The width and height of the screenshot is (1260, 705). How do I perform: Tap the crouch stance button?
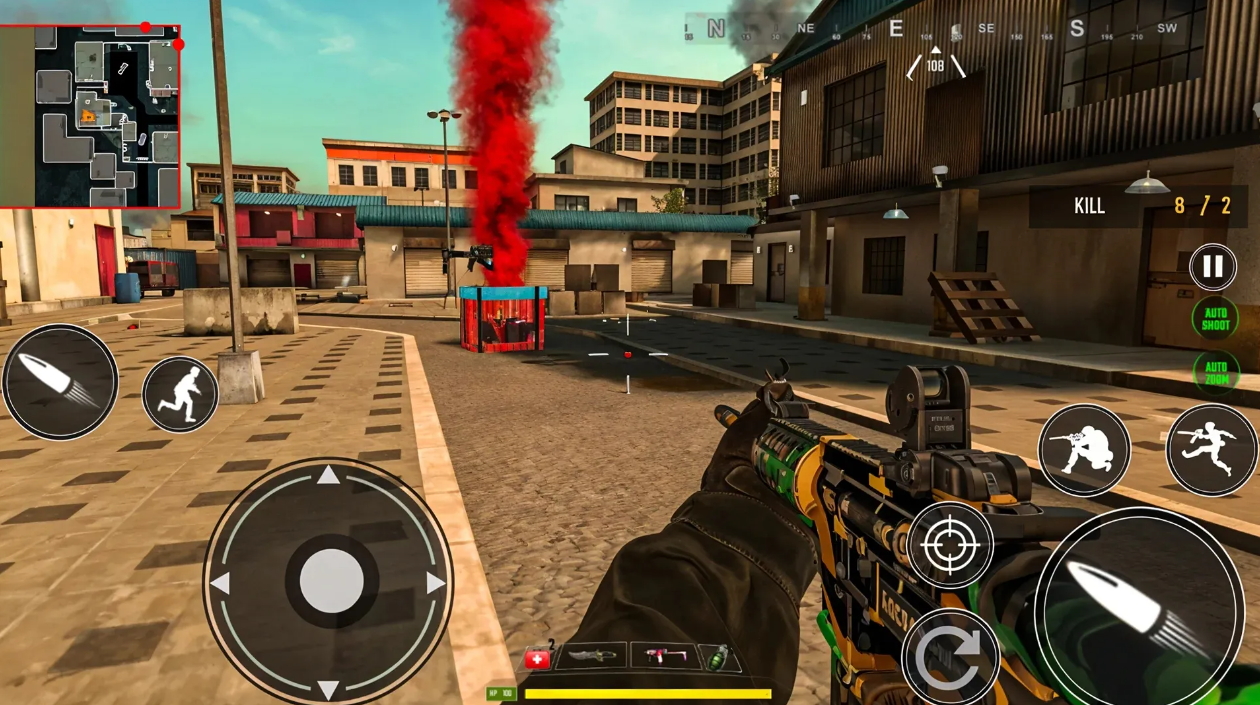[x=1084, y=450]
